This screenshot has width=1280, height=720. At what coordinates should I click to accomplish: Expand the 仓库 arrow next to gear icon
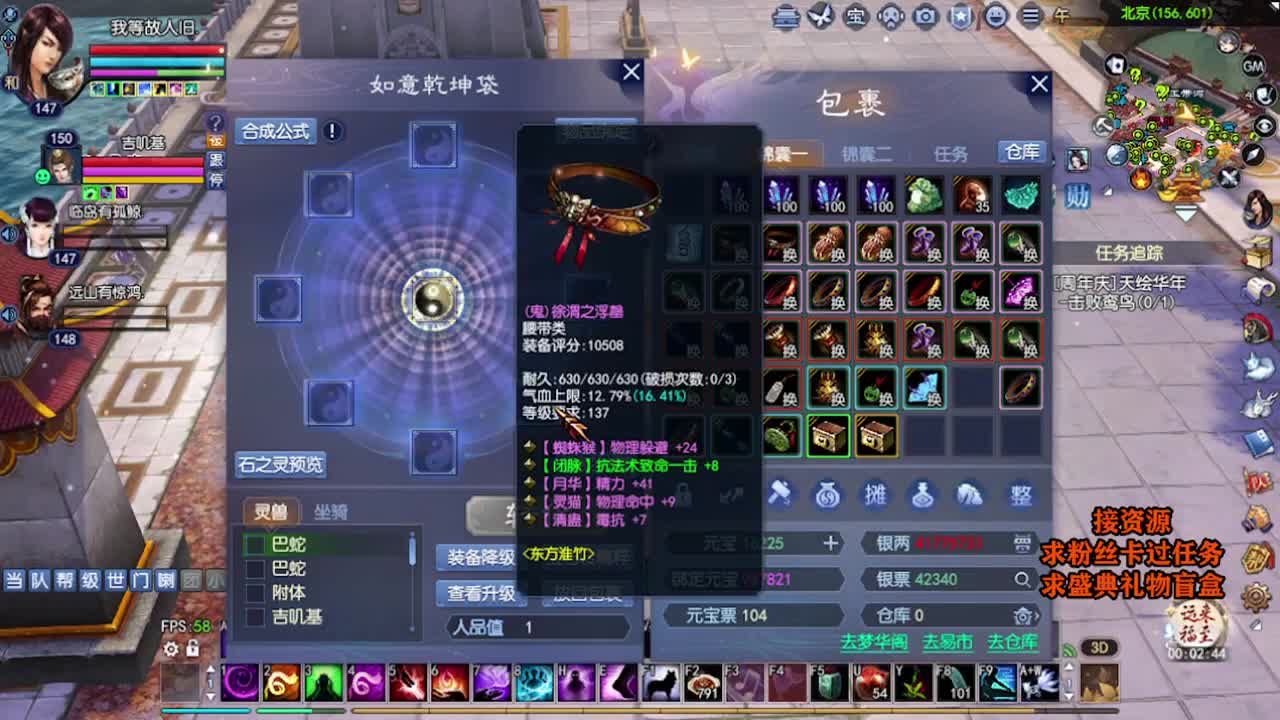click(x=1037, y=615)
